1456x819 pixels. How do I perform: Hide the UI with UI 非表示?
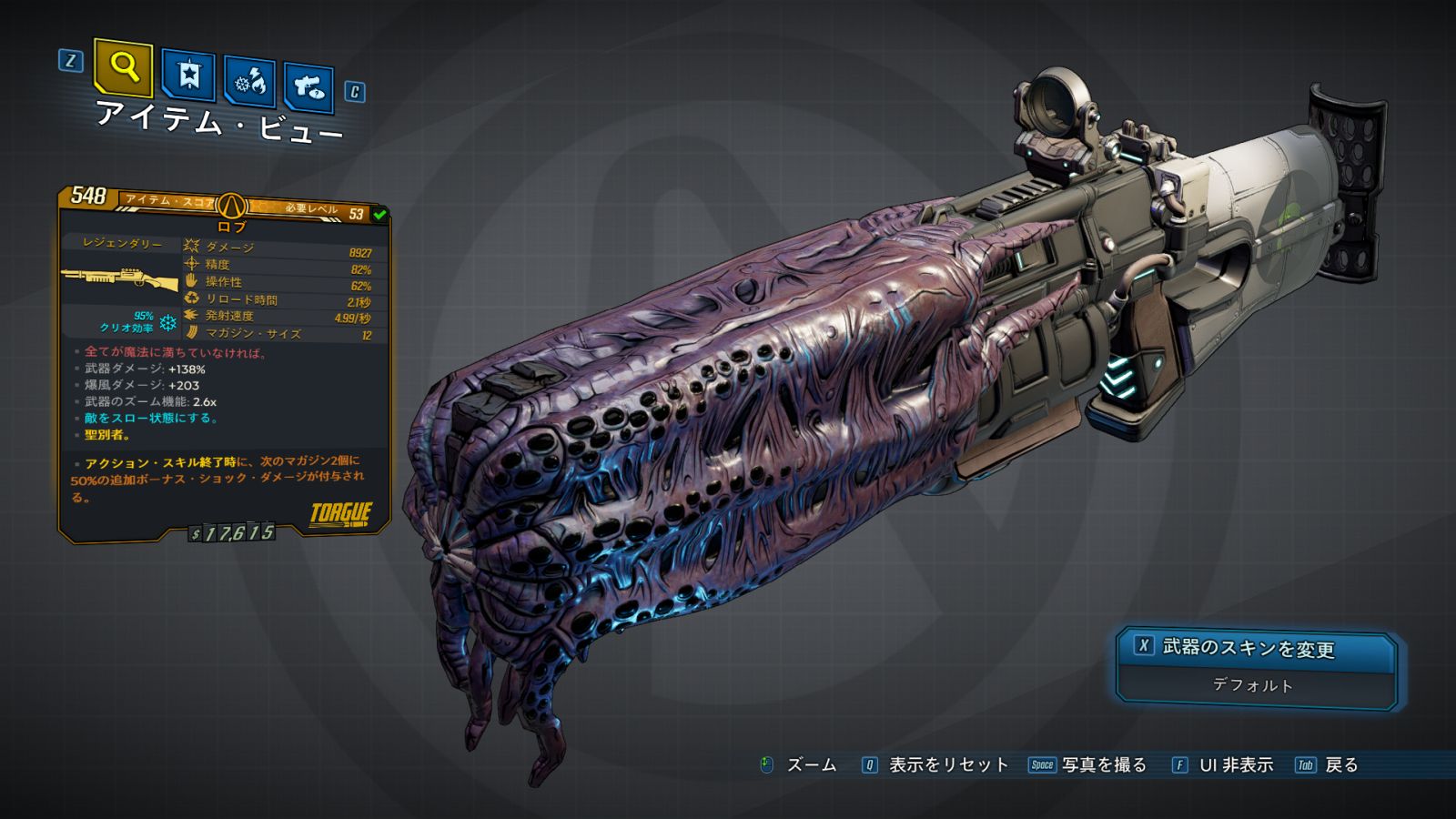coord(1235,765)
